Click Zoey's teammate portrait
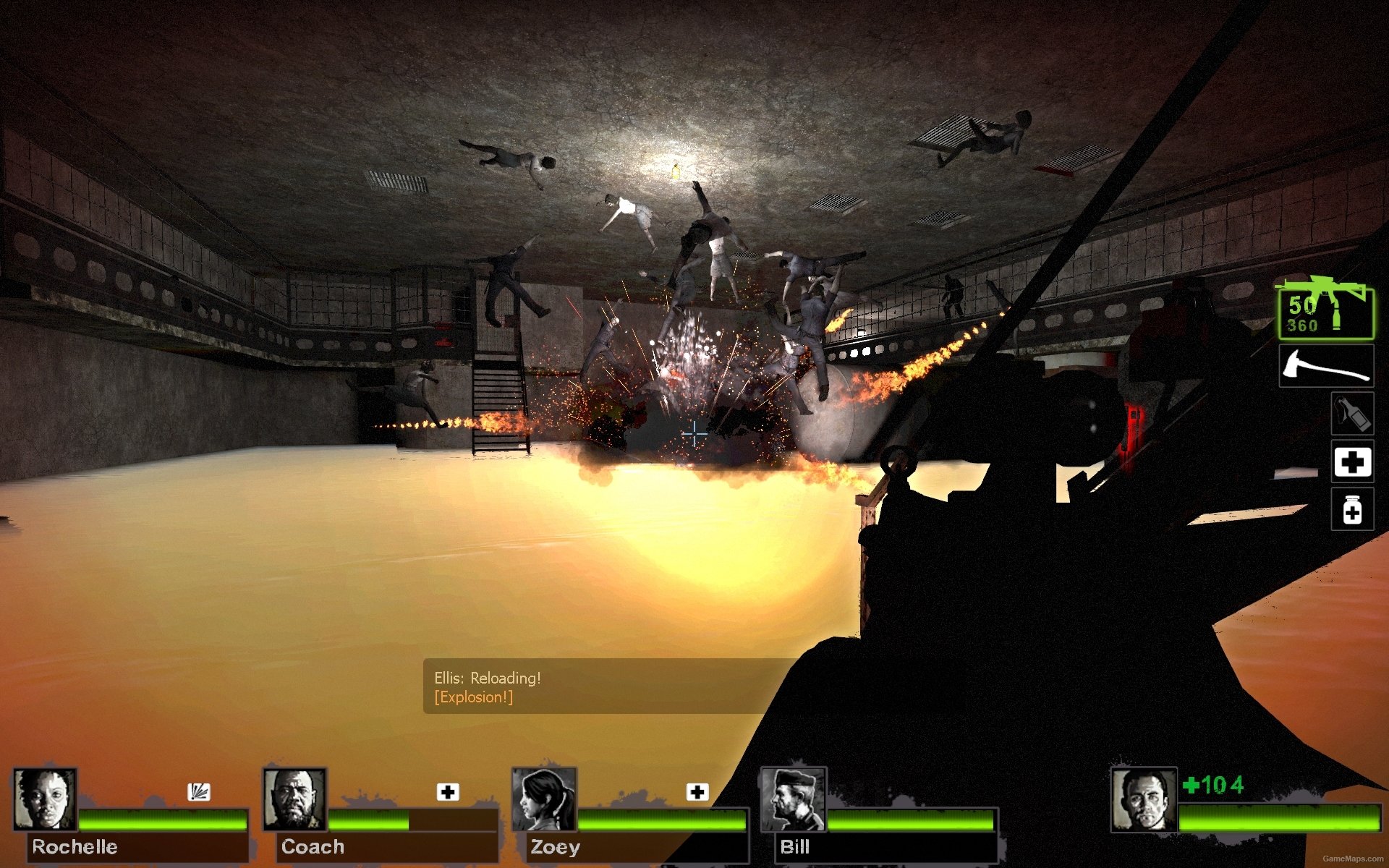Image resolution: width=1389 pixels, height=868 pixels. tap(544, 799)
